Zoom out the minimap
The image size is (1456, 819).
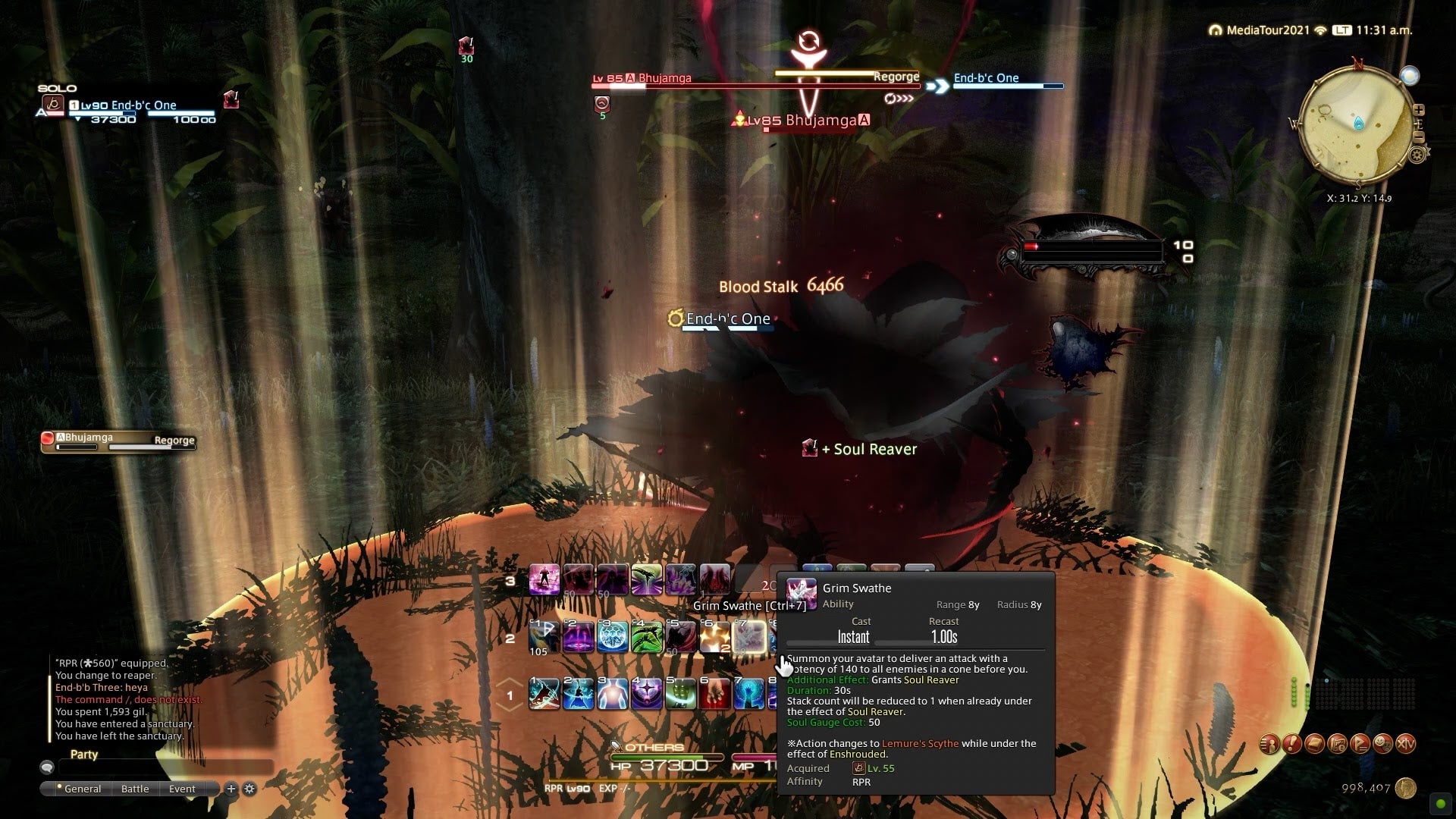(1419, 137)
